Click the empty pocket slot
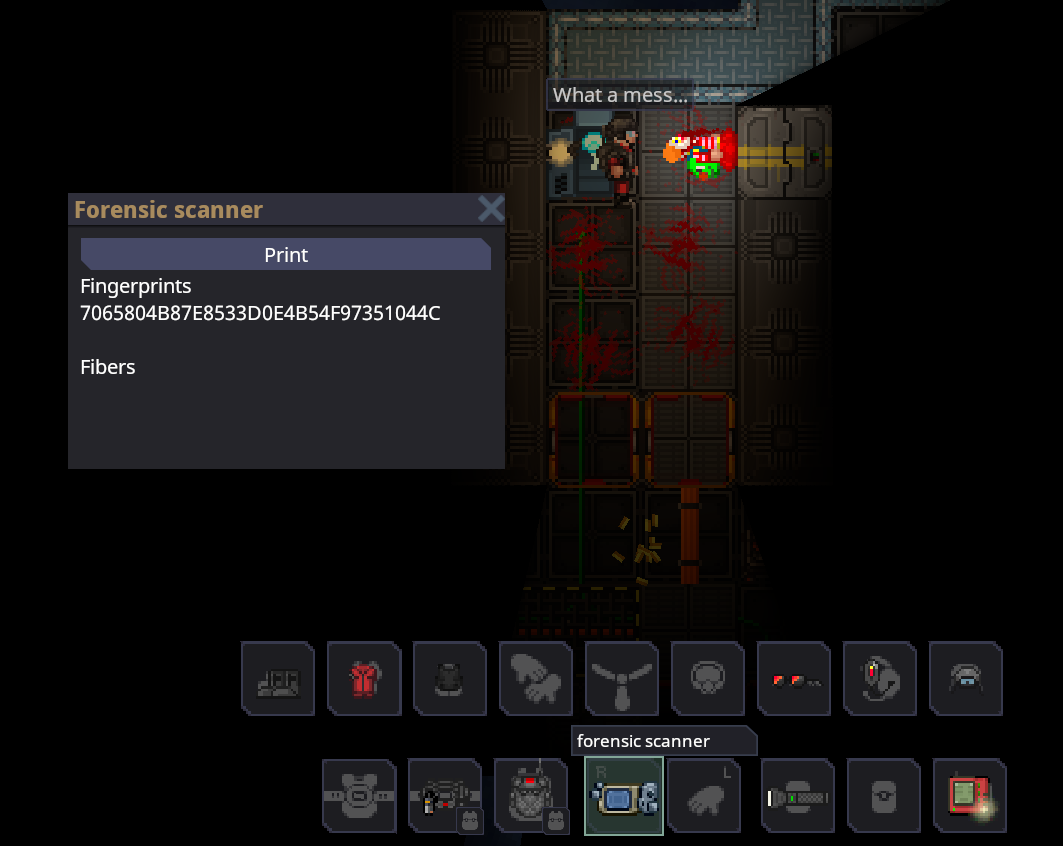This screenshot has height=846, width=1063. [884, 796]
